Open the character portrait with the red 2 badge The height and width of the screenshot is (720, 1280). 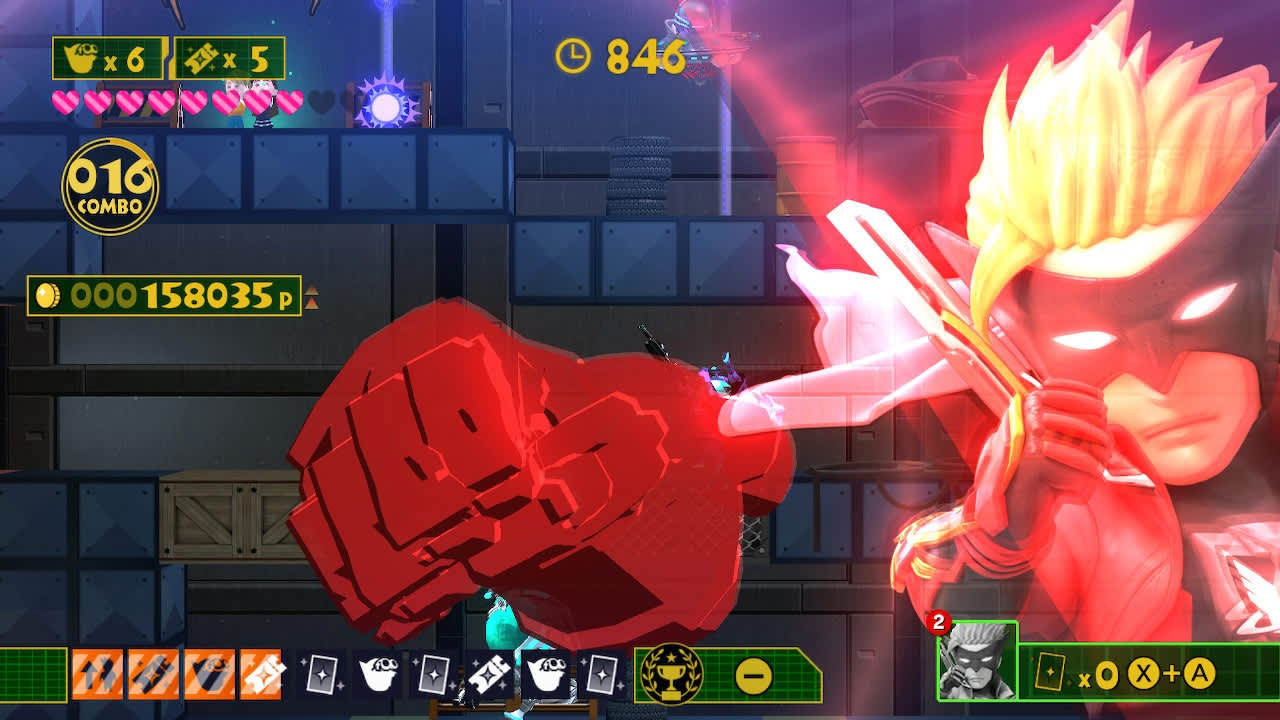[977, 661]
